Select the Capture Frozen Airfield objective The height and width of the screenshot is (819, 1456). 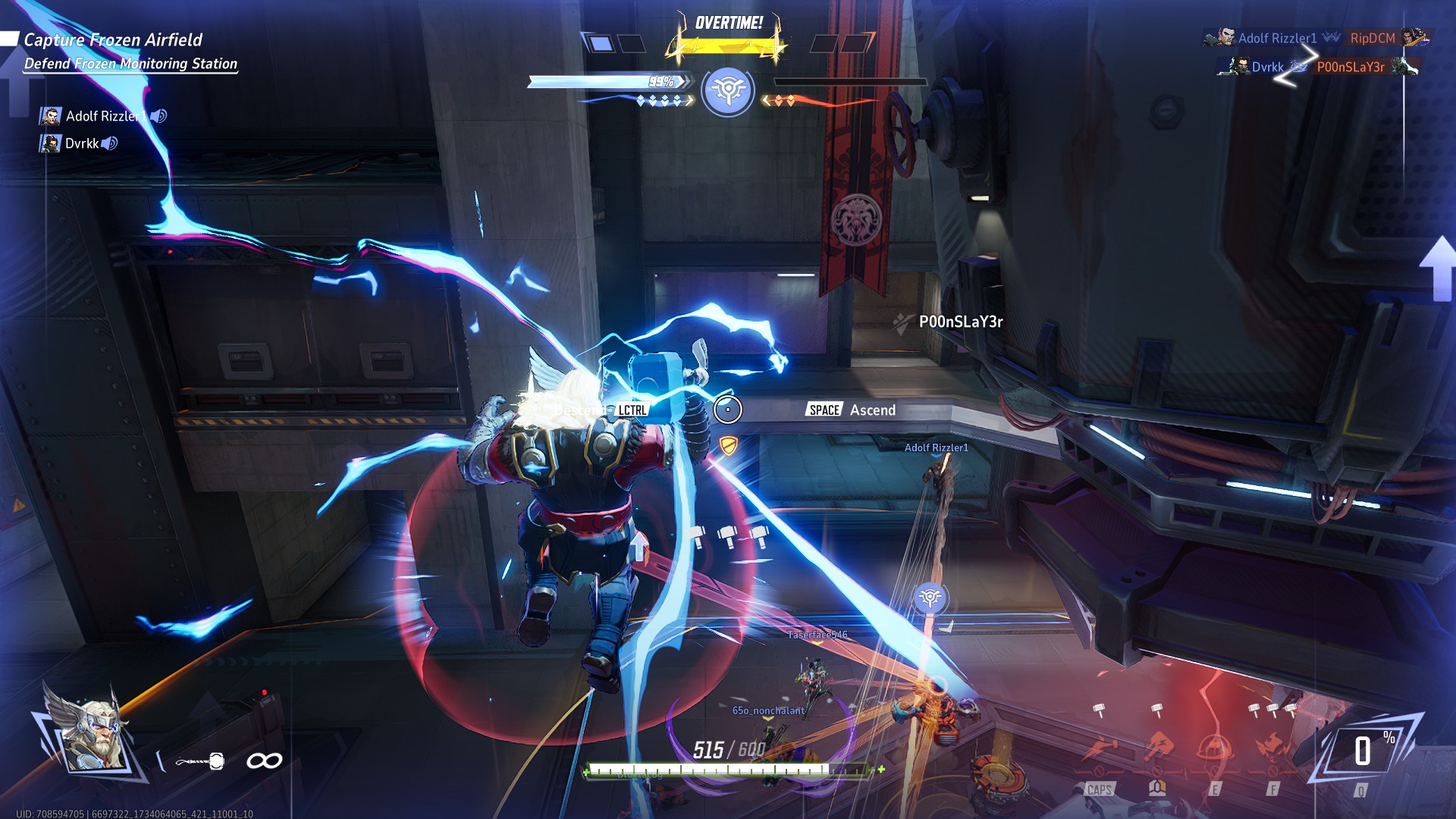[x=113, y=39]
